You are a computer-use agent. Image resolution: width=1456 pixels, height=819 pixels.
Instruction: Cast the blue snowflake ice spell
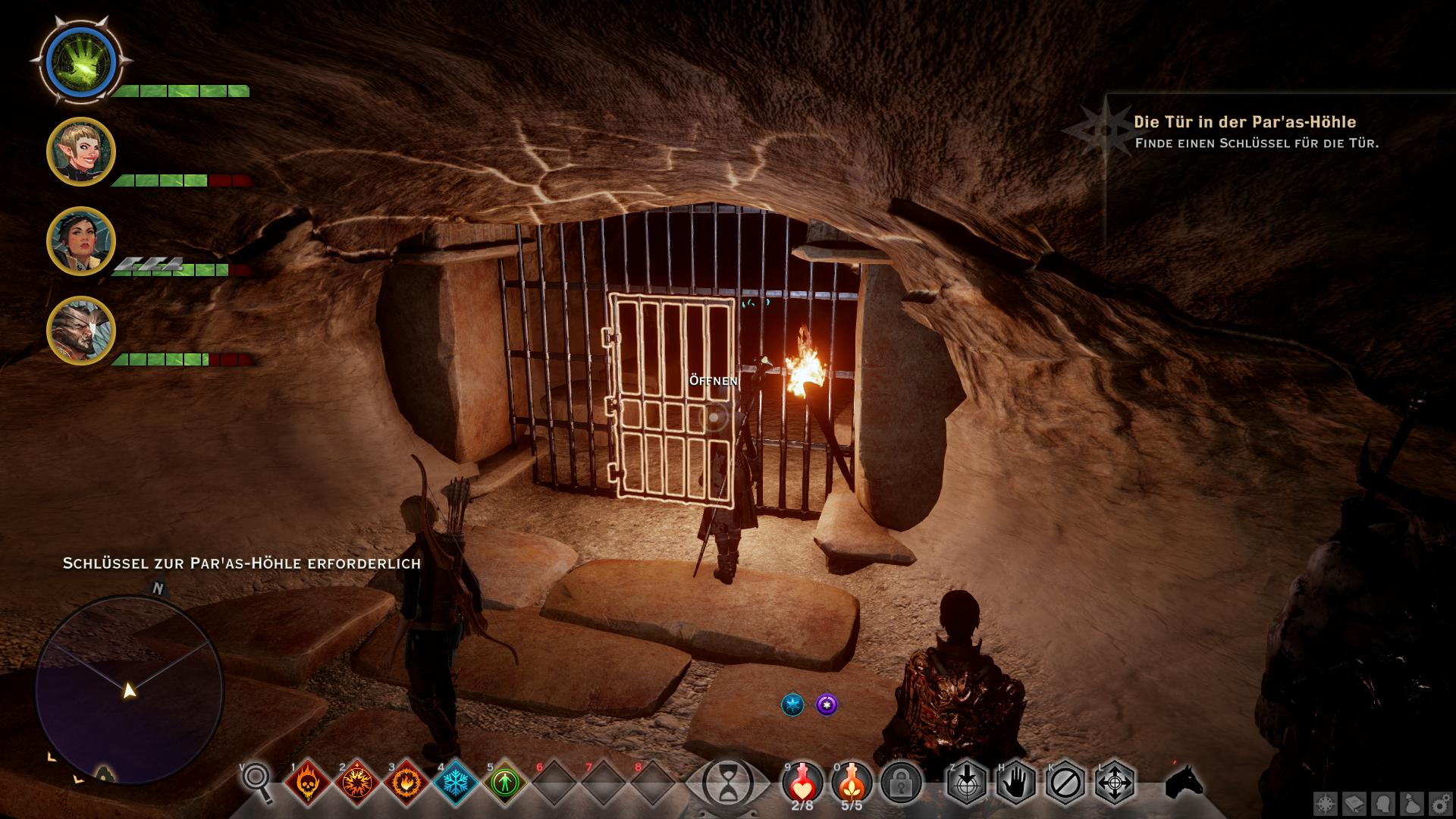point(457,782)
